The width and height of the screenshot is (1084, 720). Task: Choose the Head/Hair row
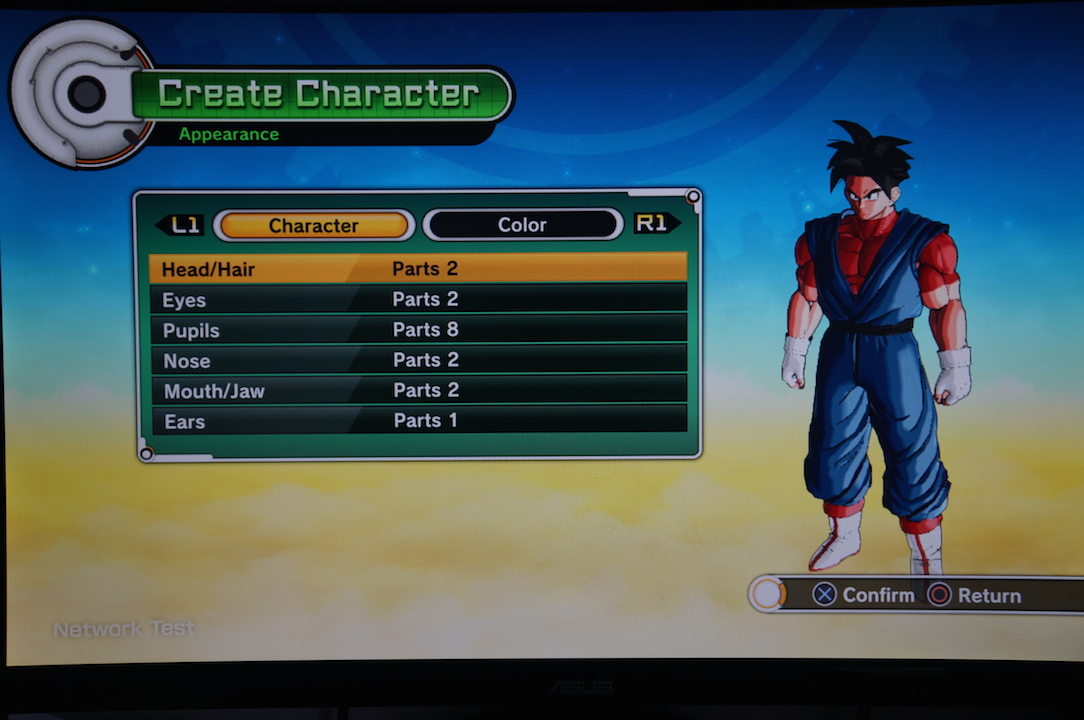pos(418,268)
